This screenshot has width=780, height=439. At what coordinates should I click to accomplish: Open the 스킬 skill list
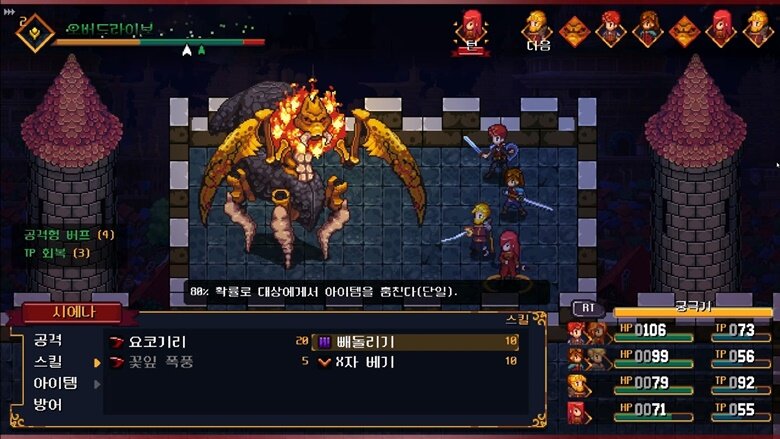[x=48, y=361]
